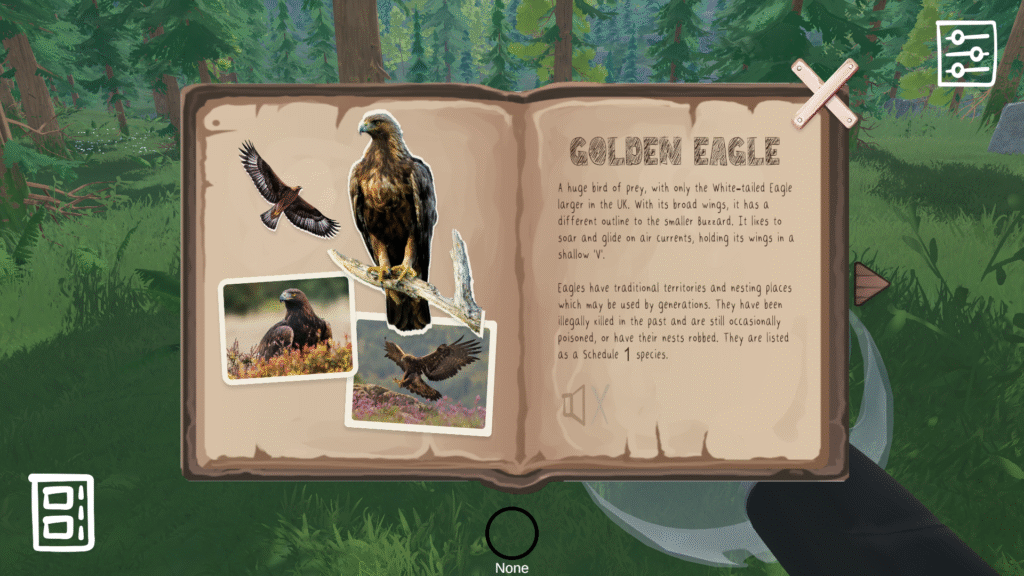Open the journal list icon
The height and width of the screenshot is (576, 1024).
point(61,512)
